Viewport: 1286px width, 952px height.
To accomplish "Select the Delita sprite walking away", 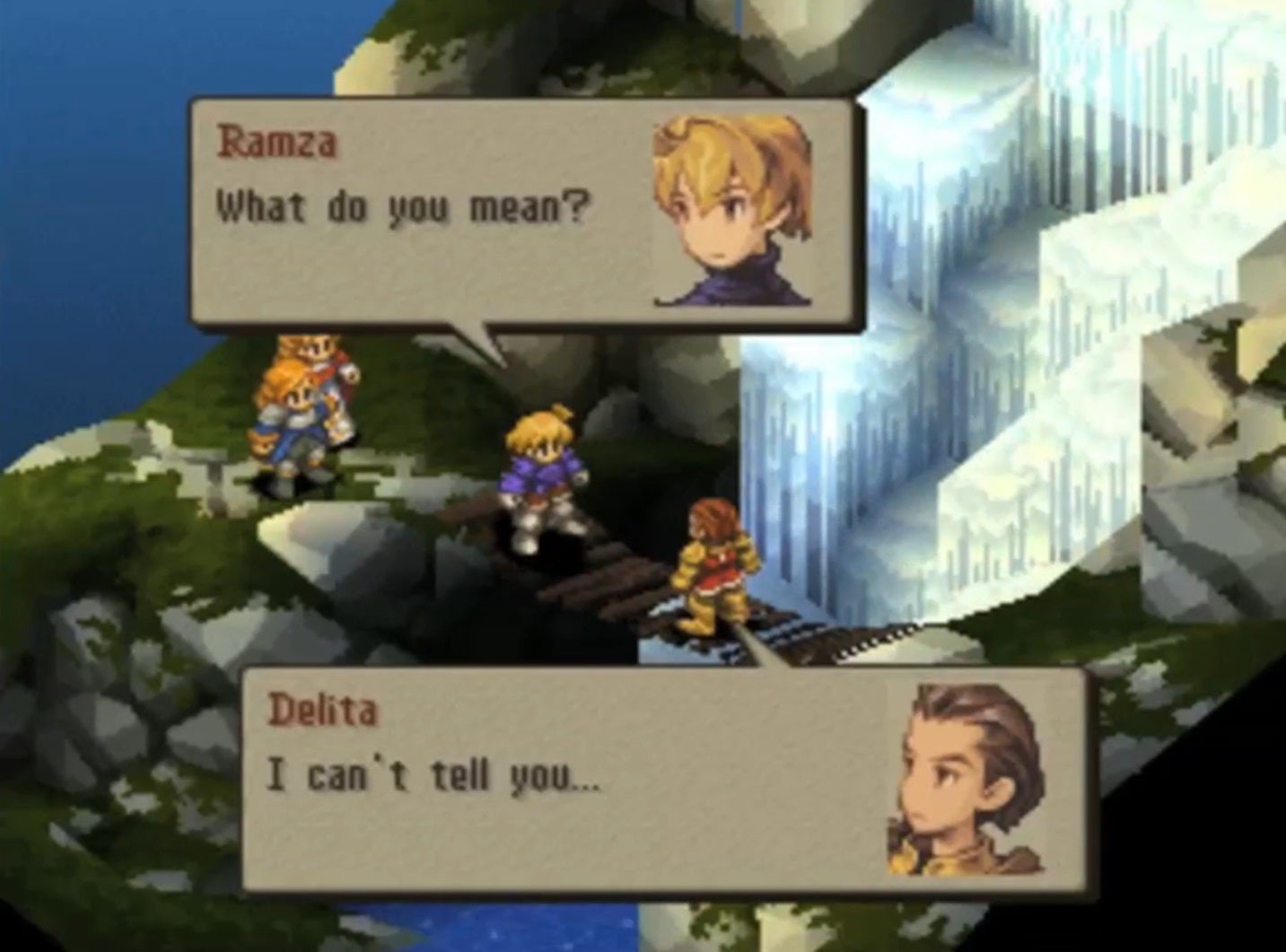I will (713, 565).
